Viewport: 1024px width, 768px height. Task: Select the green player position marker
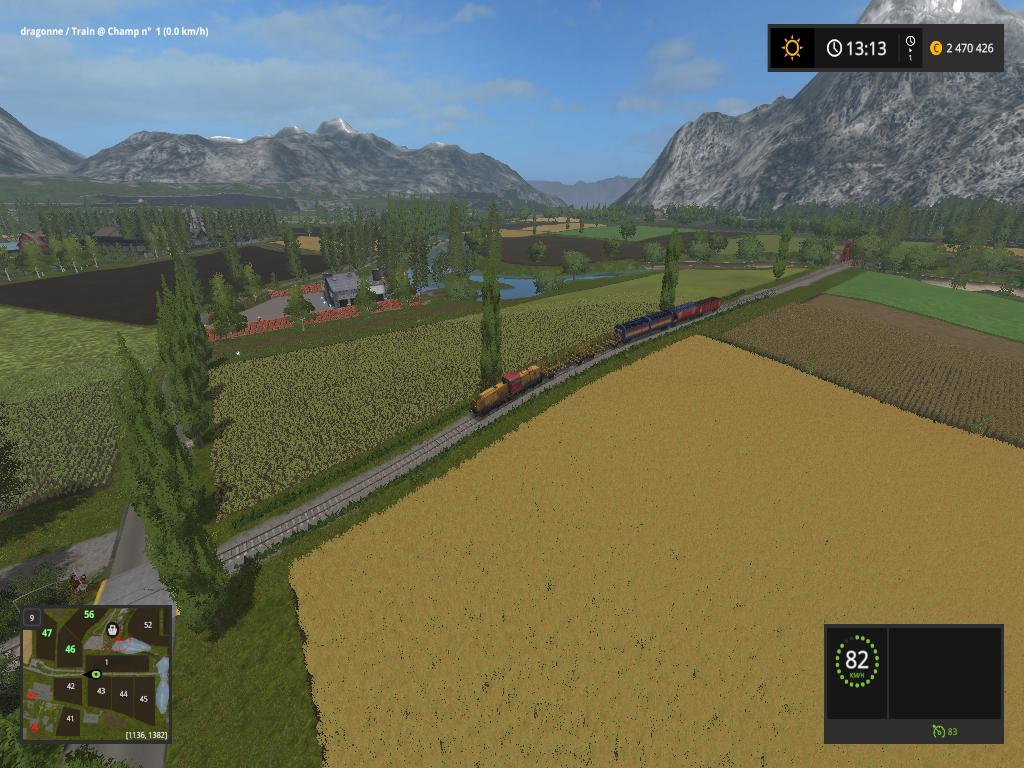point(96,674)
